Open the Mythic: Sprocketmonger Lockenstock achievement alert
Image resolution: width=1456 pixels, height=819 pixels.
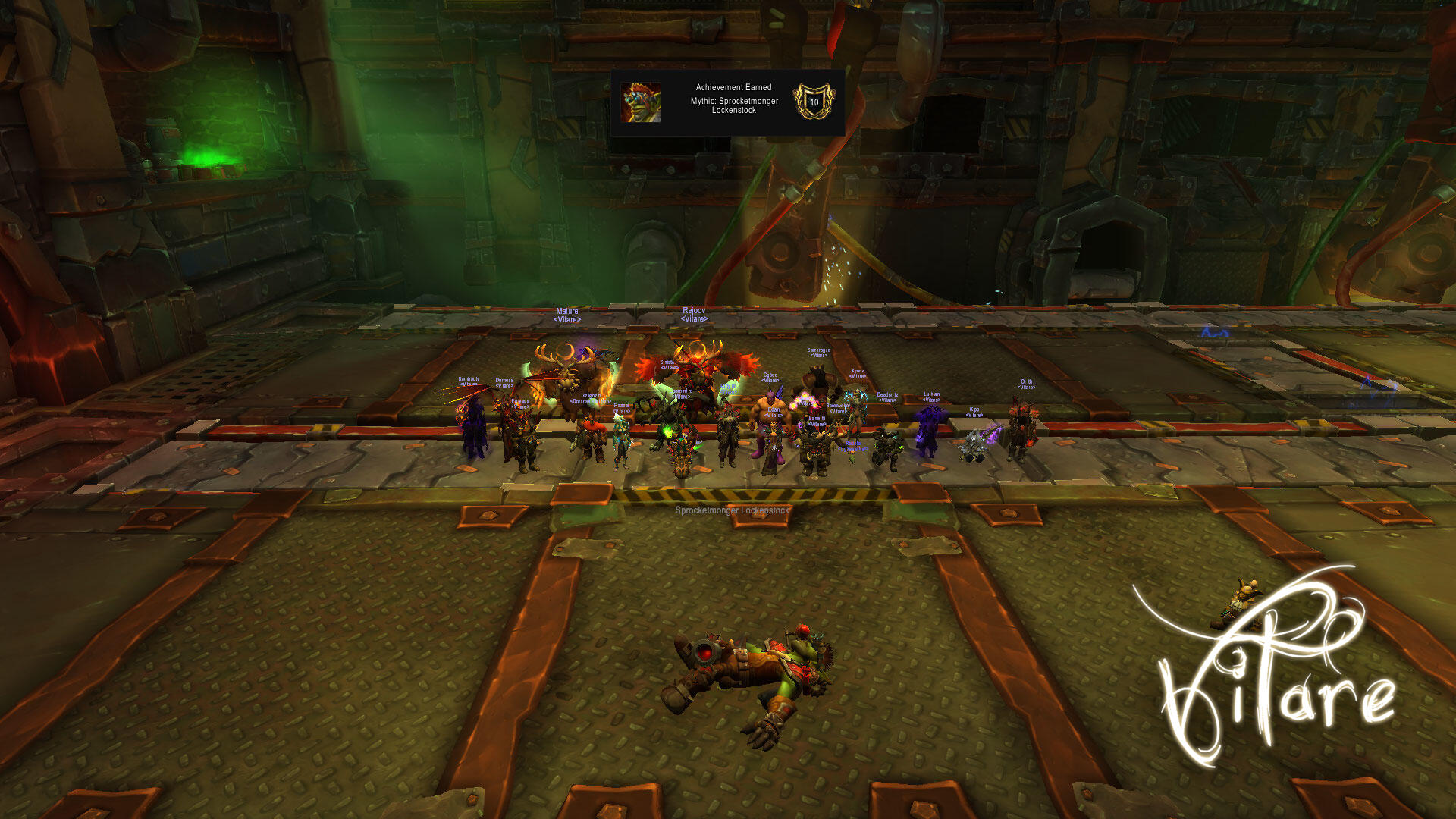tap(728, 103)
